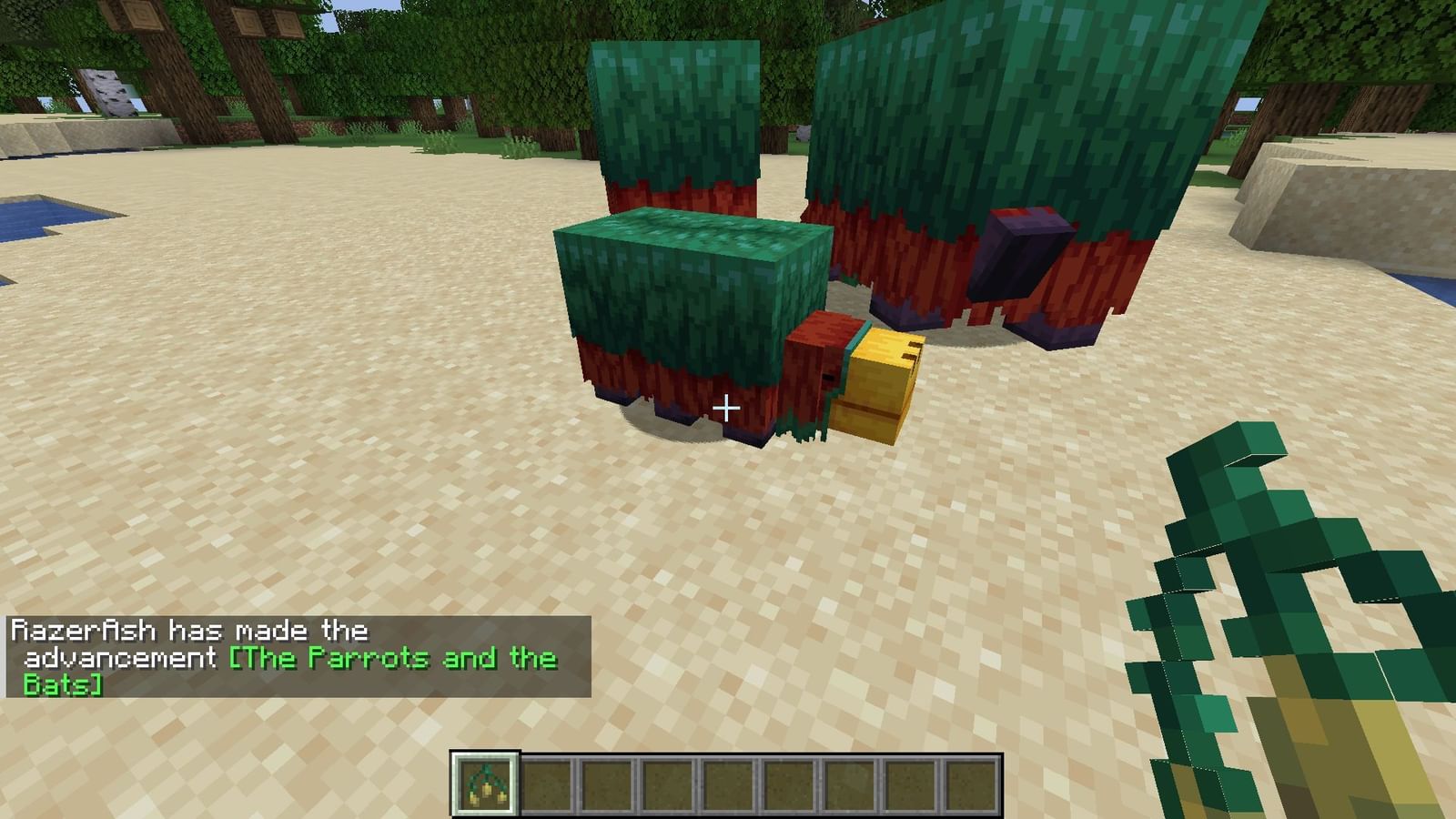Click the crosshair at screen center
Image resolution: width=1456 pixels, height=819 pixels.
point(728,409)
